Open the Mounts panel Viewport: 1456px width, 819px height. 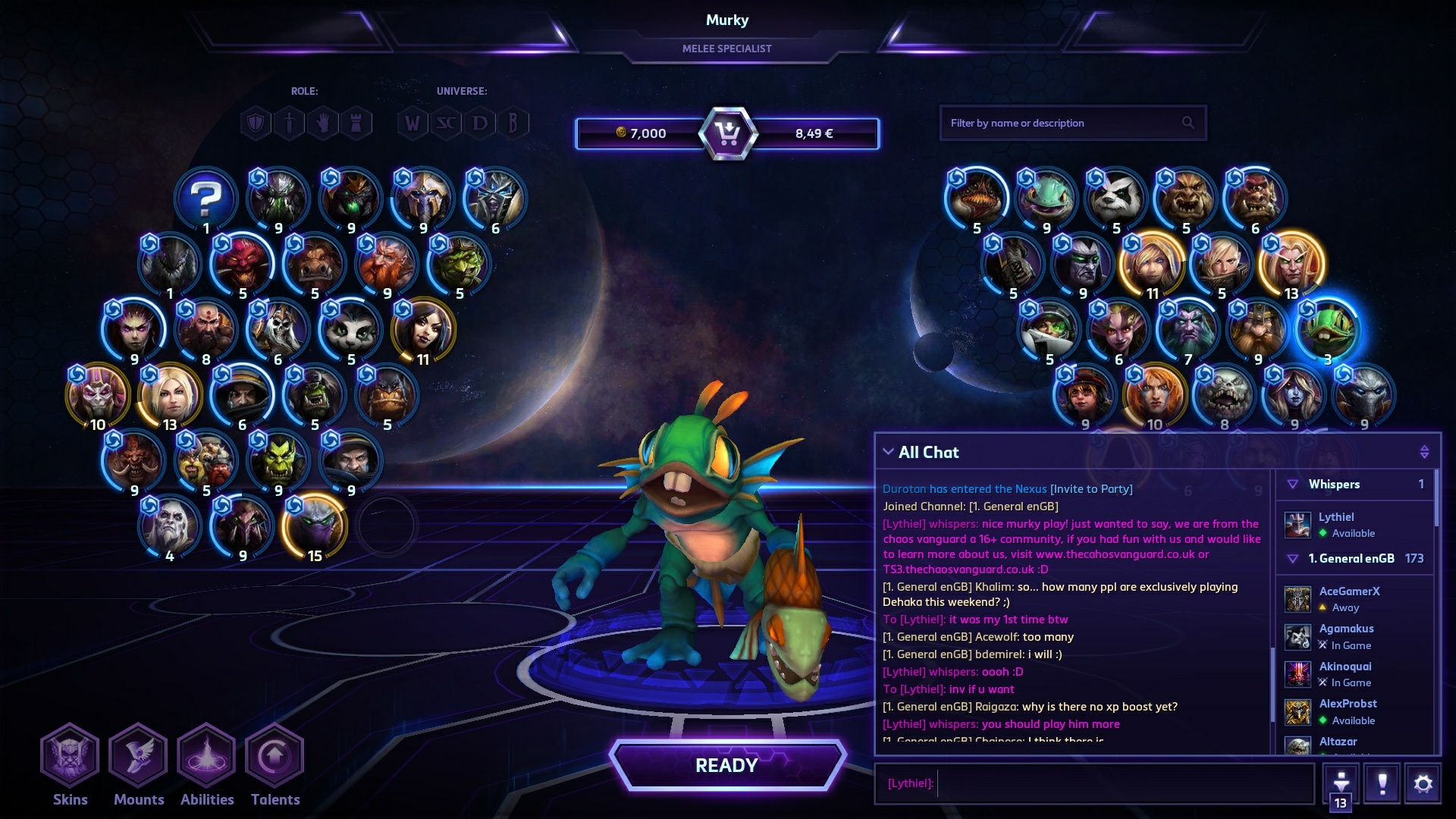pos(138,757)
